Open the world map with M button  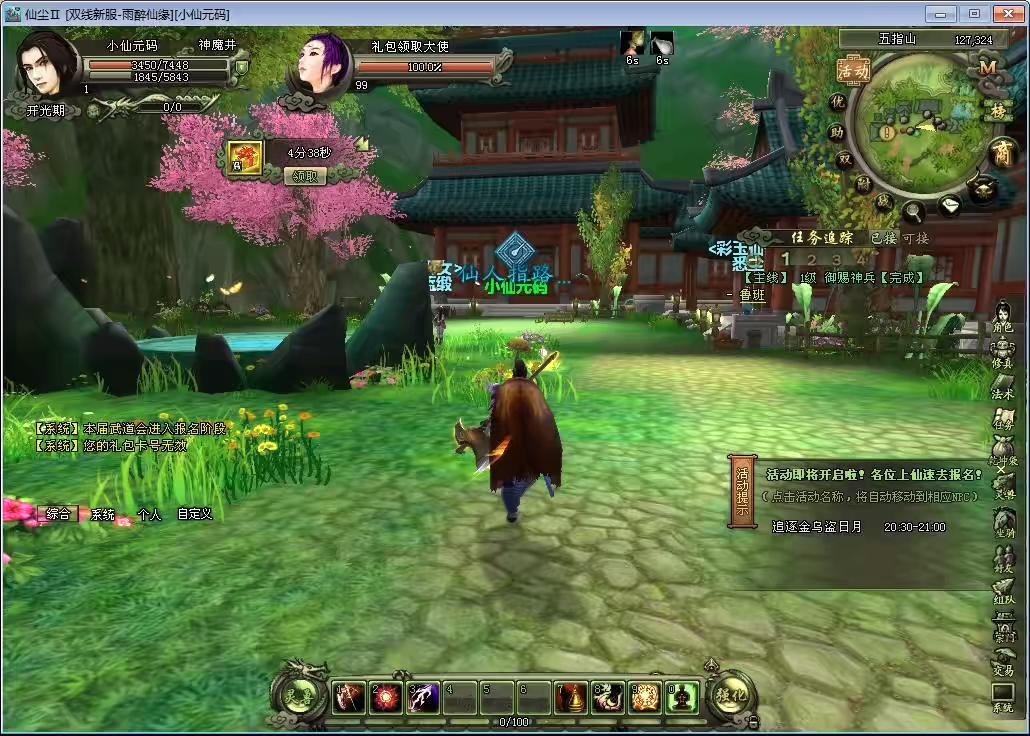click(x=988, y=68)
